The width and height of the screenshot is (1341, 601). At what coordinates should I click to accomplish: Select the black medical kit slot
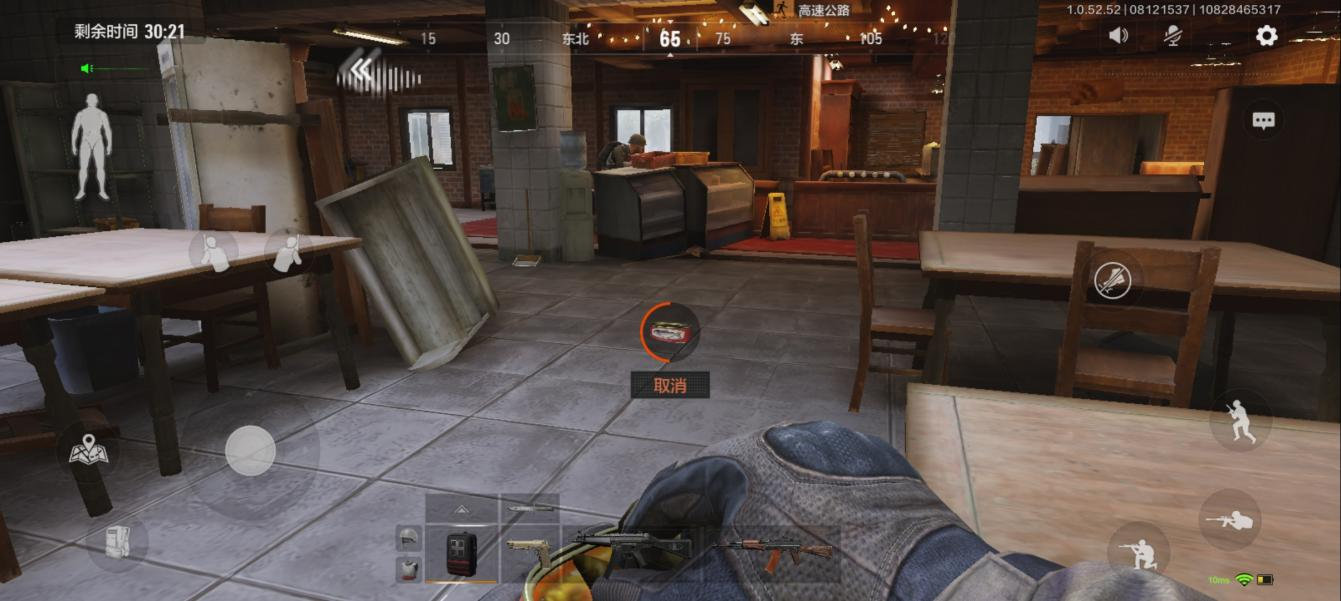point(461,553)
